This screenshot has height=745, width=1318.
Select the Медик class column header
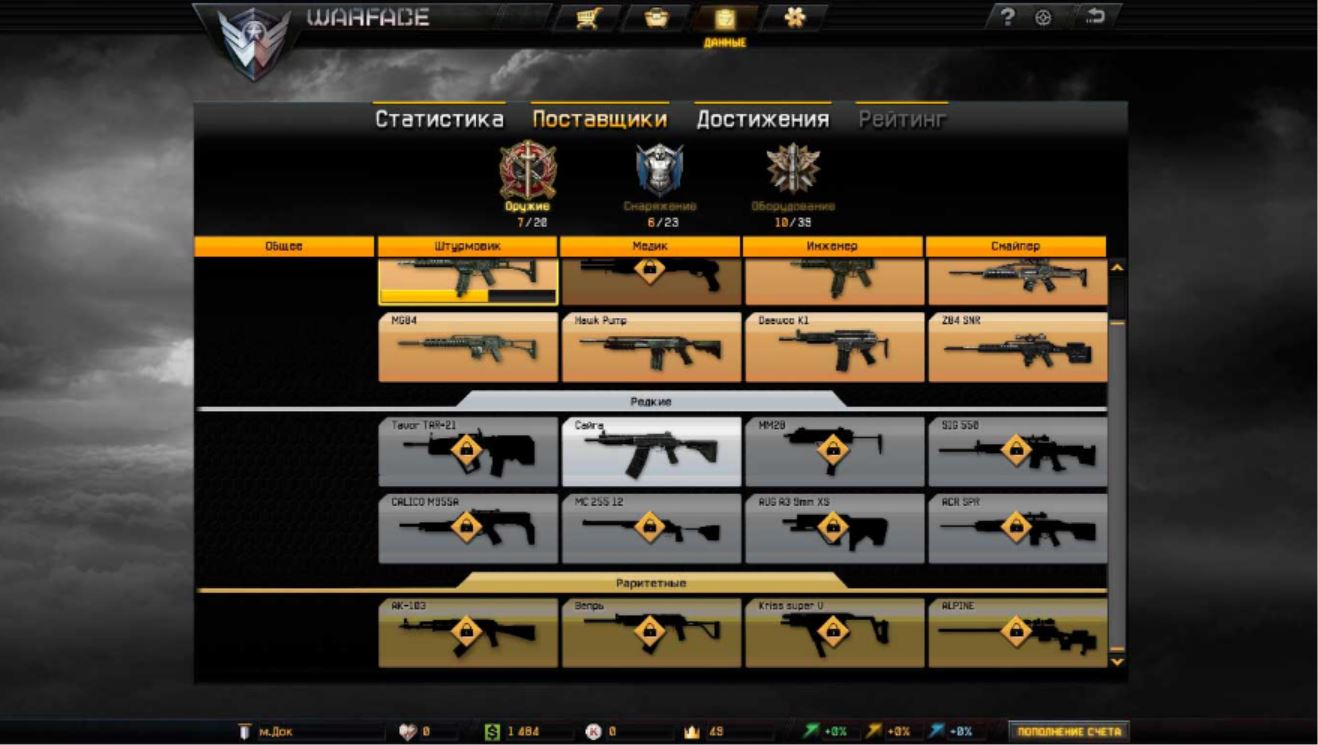pyautogui.click(x=650, y=246)
